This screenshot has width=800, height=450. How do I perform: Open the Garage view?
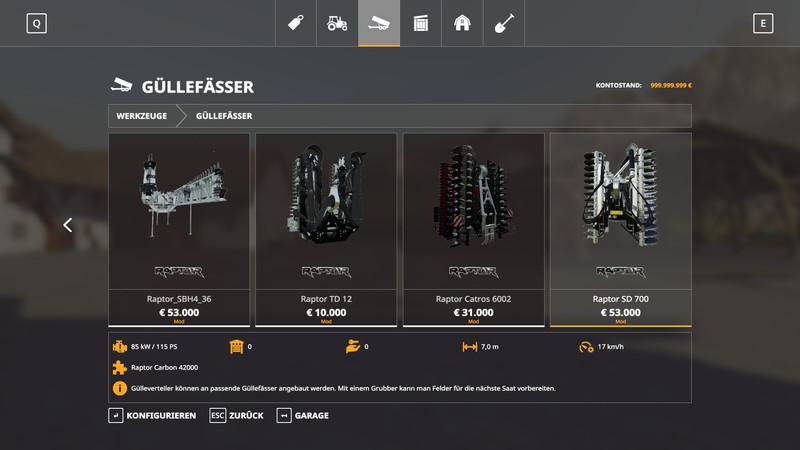303,415
